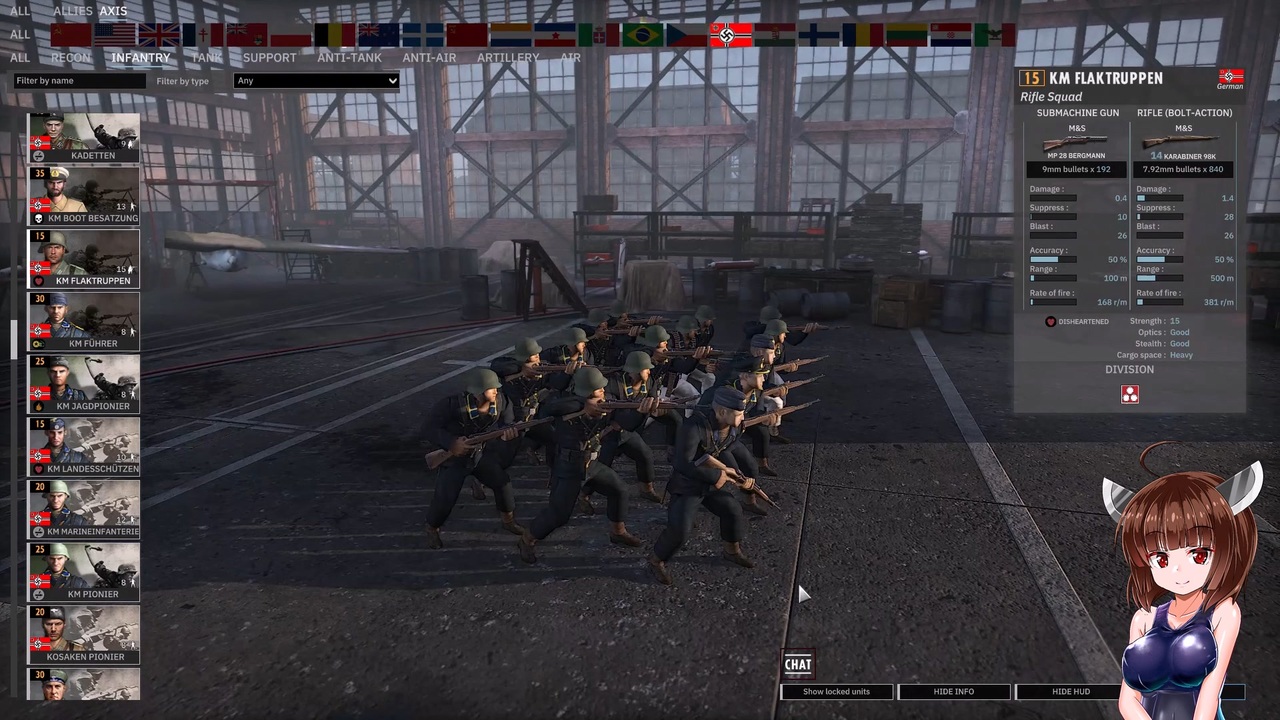
Task: Open the ANTI-AIR unit category
Action: point(429,57)
